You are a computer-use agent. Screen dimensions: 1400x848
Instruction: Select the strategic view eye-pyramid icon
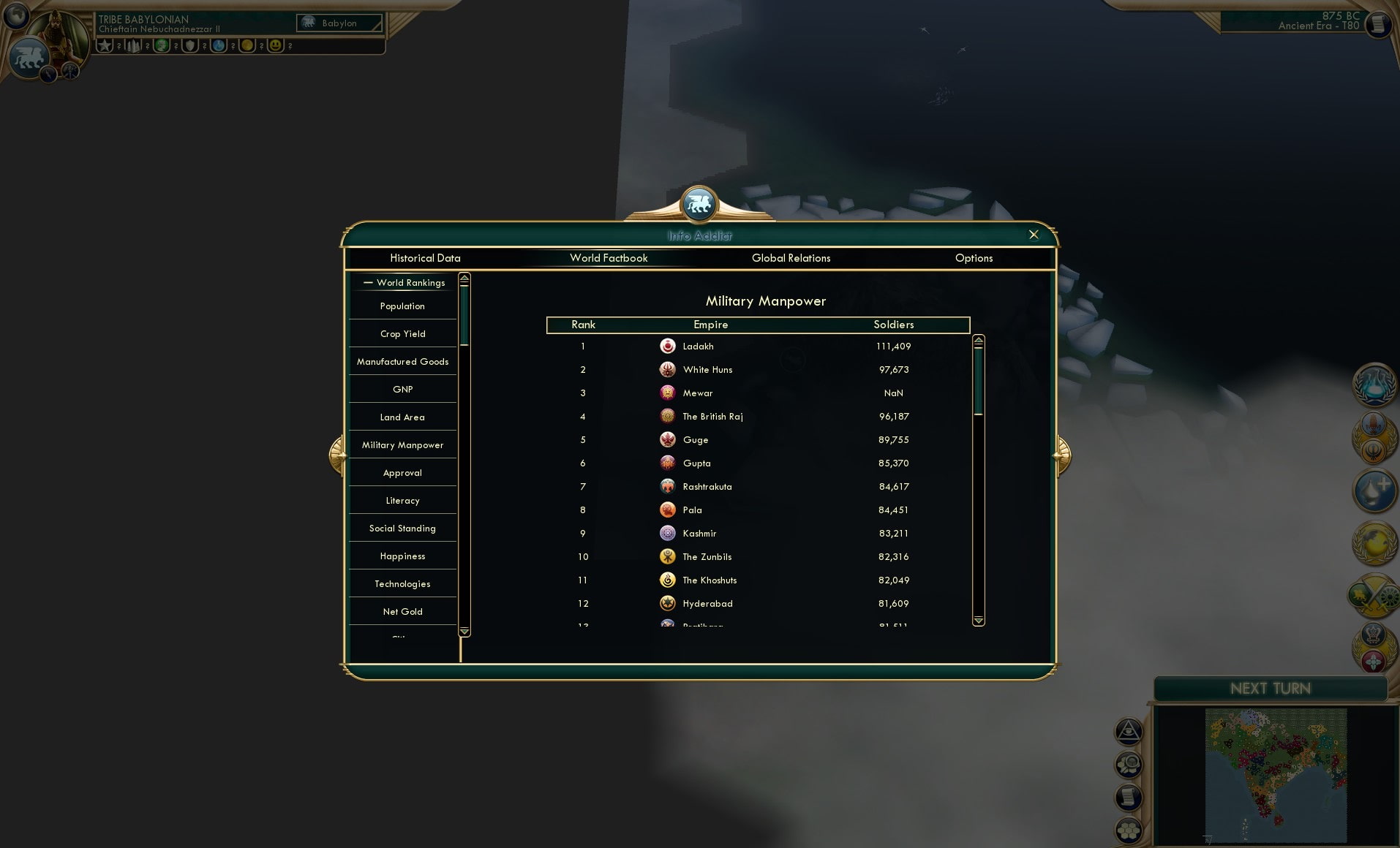coord(1127,731)
